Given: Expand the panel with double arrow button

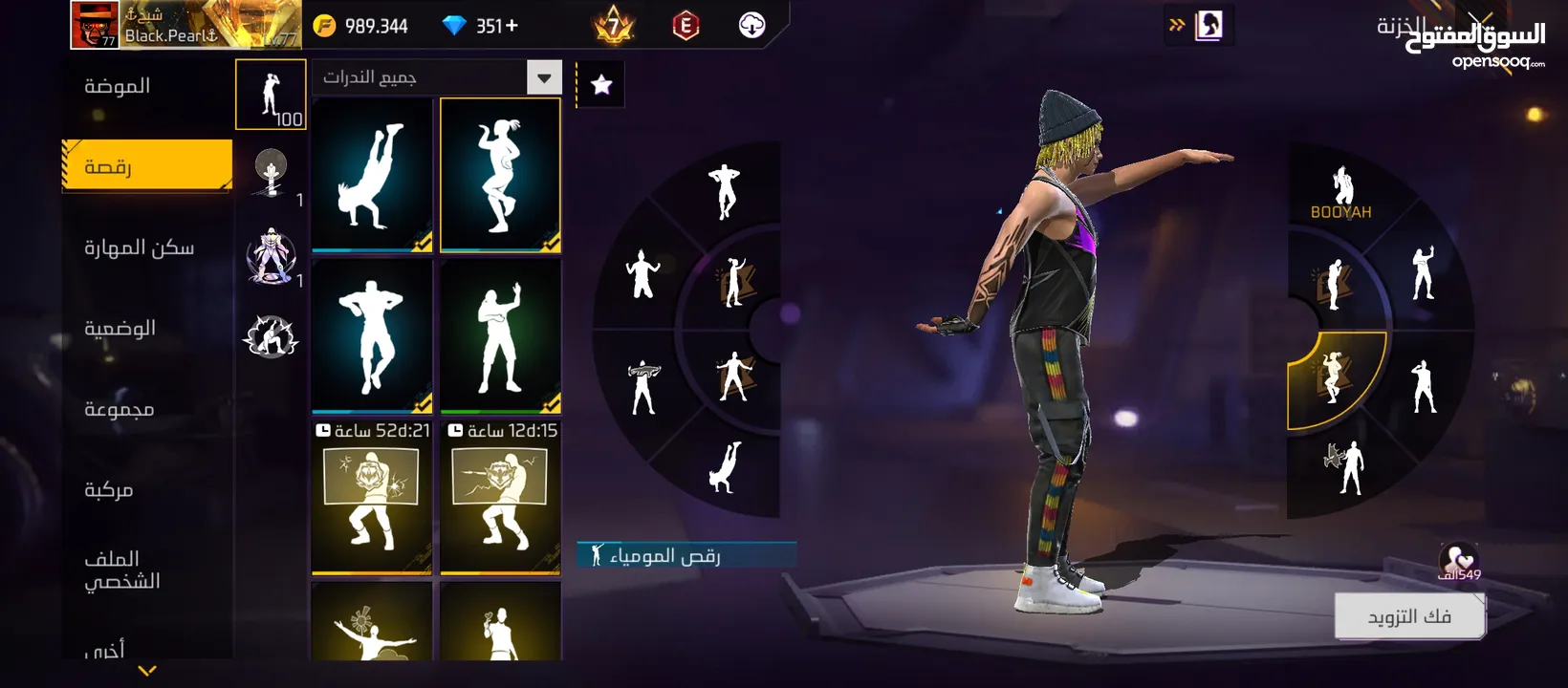Looking at the screenshot, I should point(1177,26).
